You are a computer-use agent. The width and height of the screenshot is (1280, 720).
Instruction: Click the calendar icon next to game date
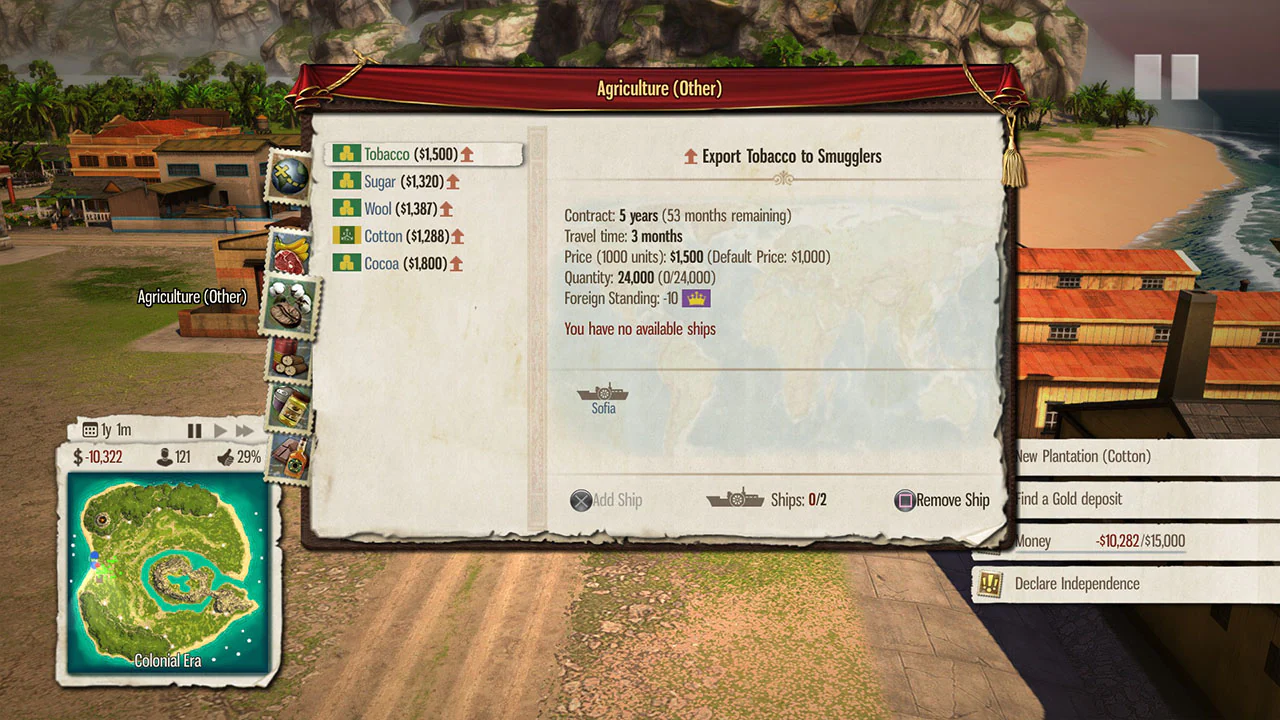click(x=92, y=429)
